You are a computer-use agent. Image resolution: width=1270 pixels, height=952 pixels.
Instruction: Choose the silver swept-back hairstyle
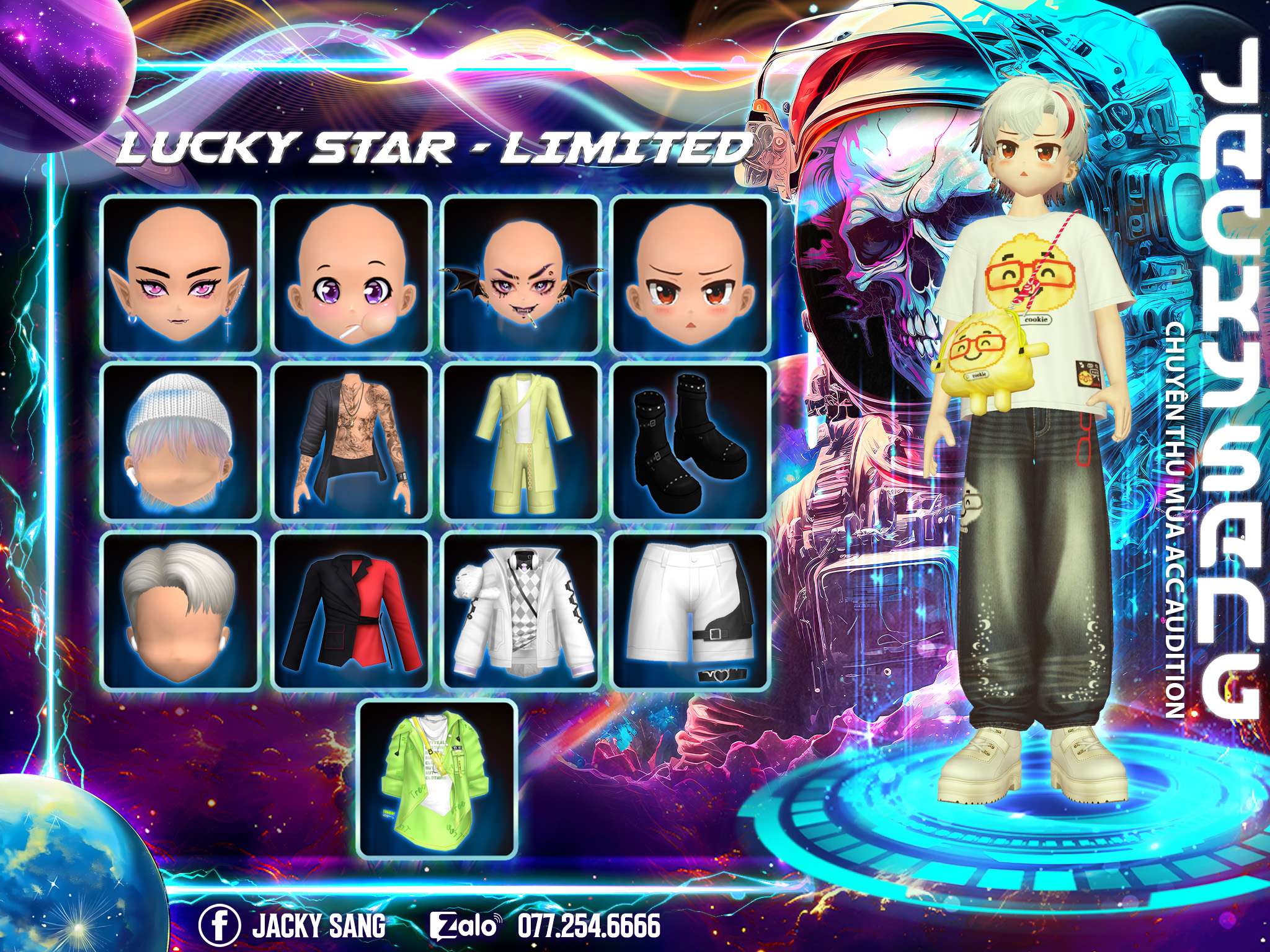click(x=180, y=610)
